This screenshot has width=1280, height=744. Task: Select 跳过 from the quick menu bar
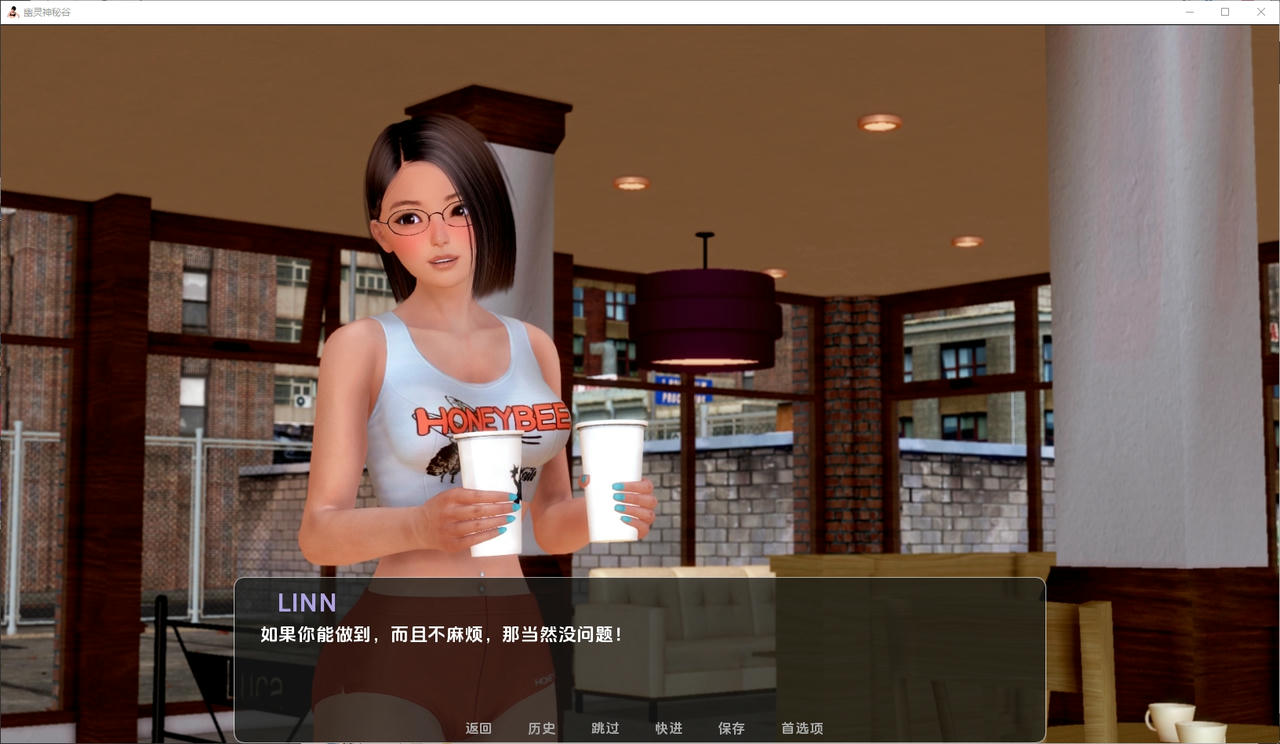[x=605, y=728]
